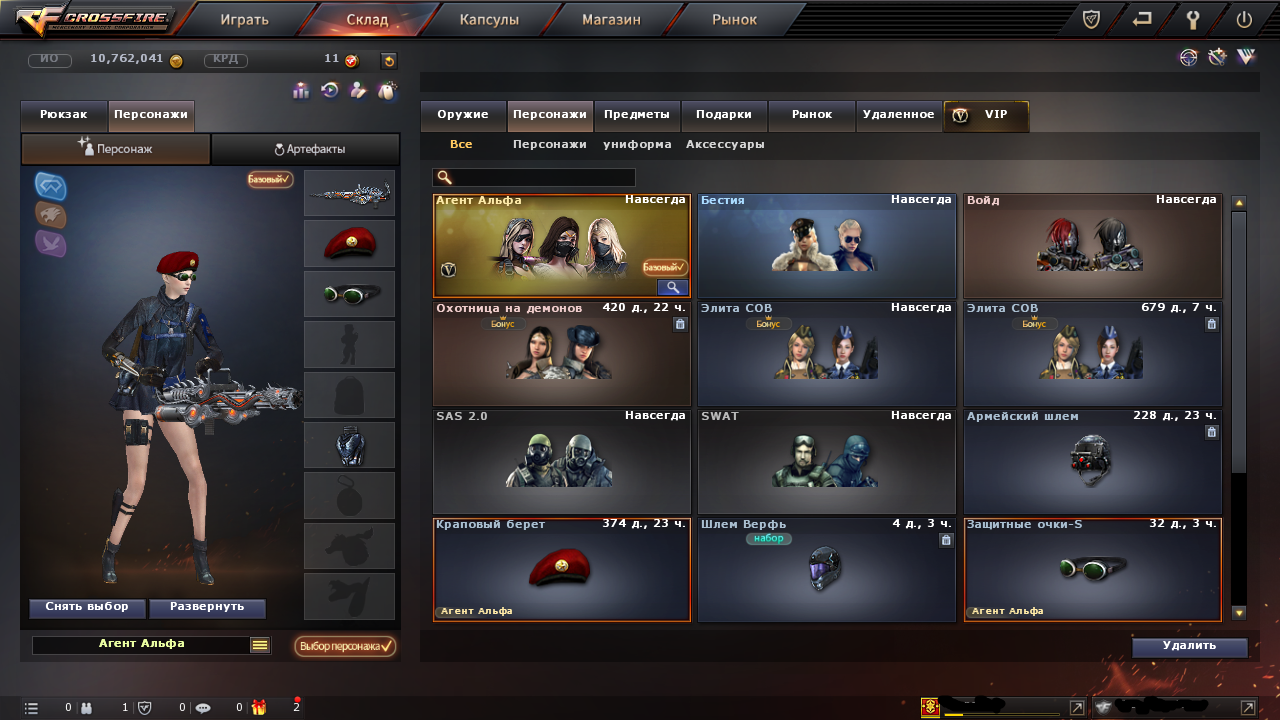Image resolution: width=1280 pixels, height=720 pixels.
Task: Filter by Аксессуары subcategory
Action: coord(725,144)
